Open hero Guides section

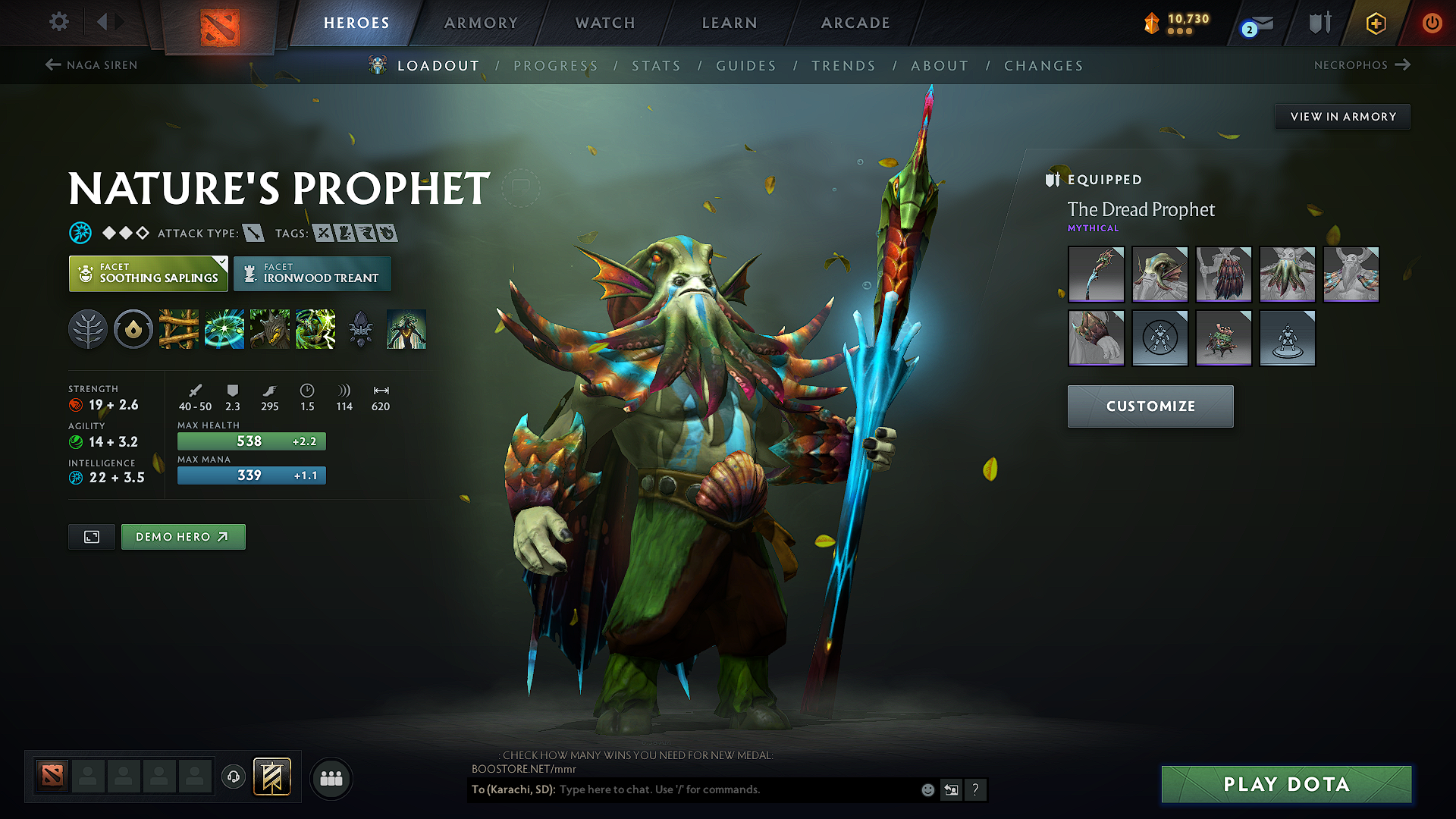pos(746,66)
